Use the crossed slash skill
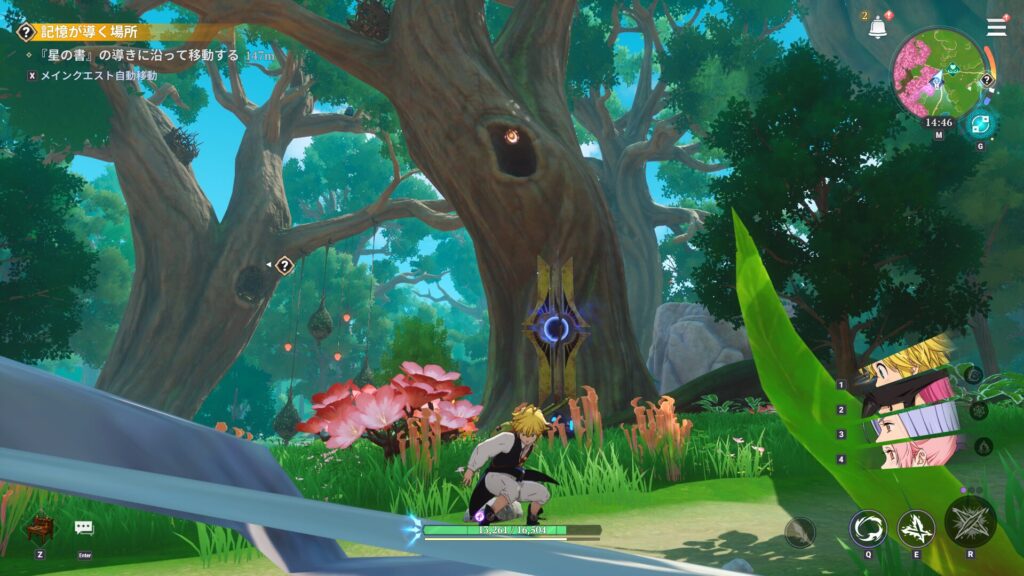1024x576 pixels. tap(916, 528)
